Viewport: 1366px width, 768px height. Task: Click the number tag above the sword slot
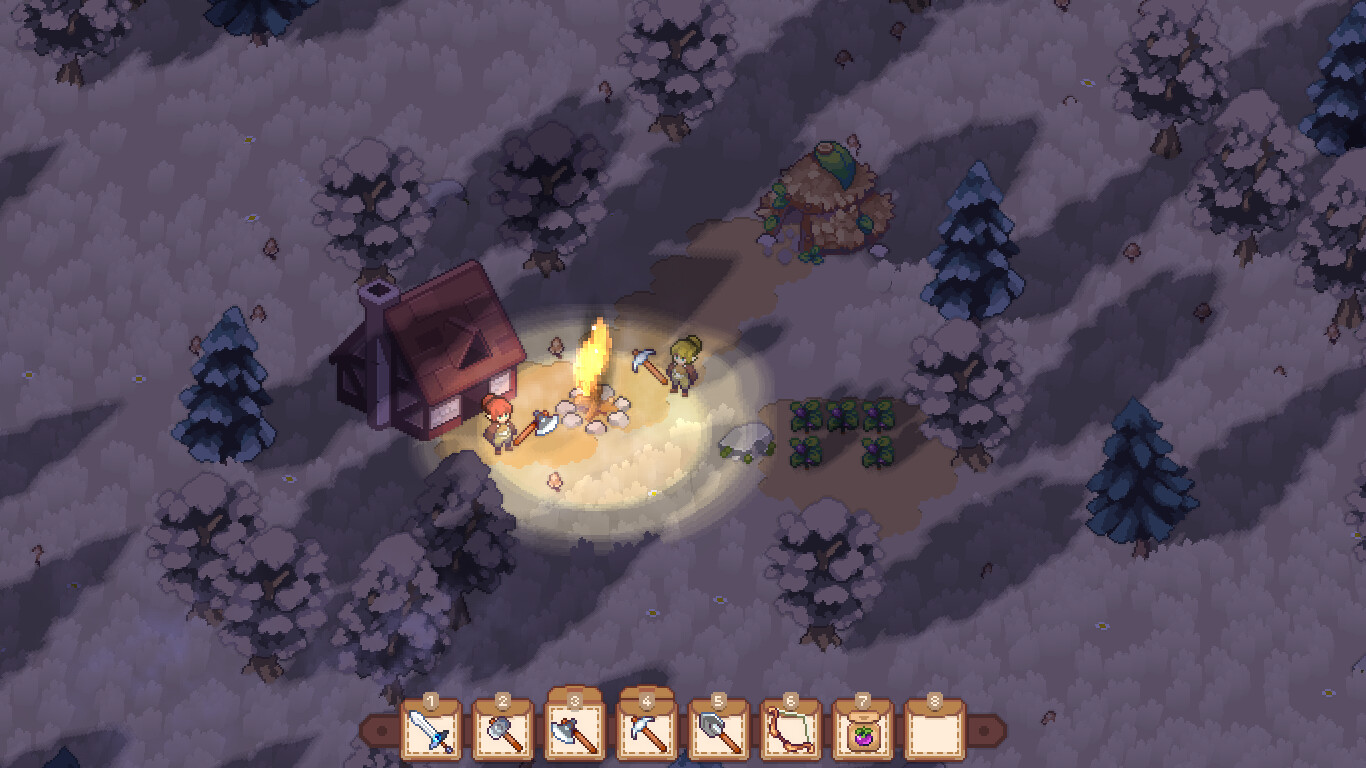430,702
